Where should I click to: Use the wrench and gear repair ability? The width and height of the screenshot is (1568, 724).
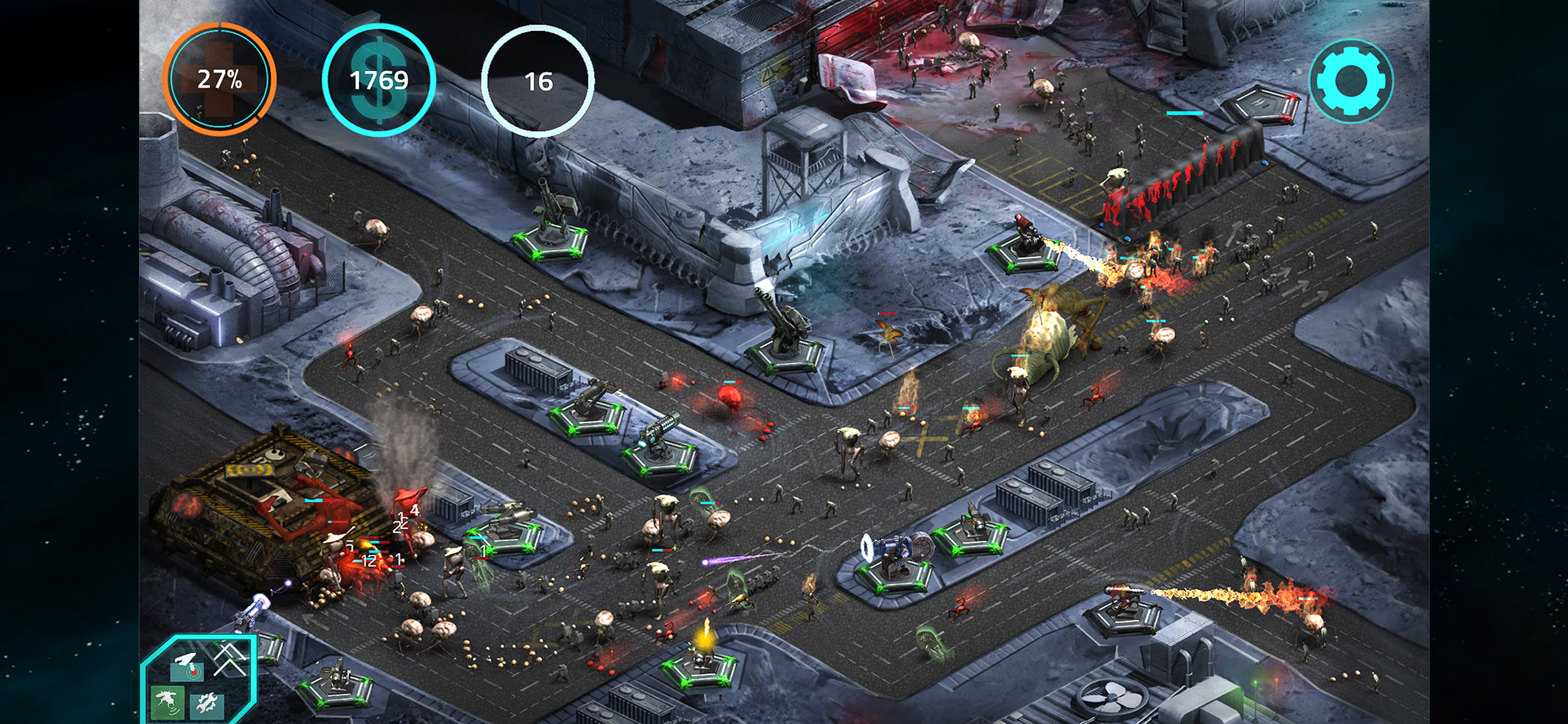pyautogui.click(x=207, y=705)
